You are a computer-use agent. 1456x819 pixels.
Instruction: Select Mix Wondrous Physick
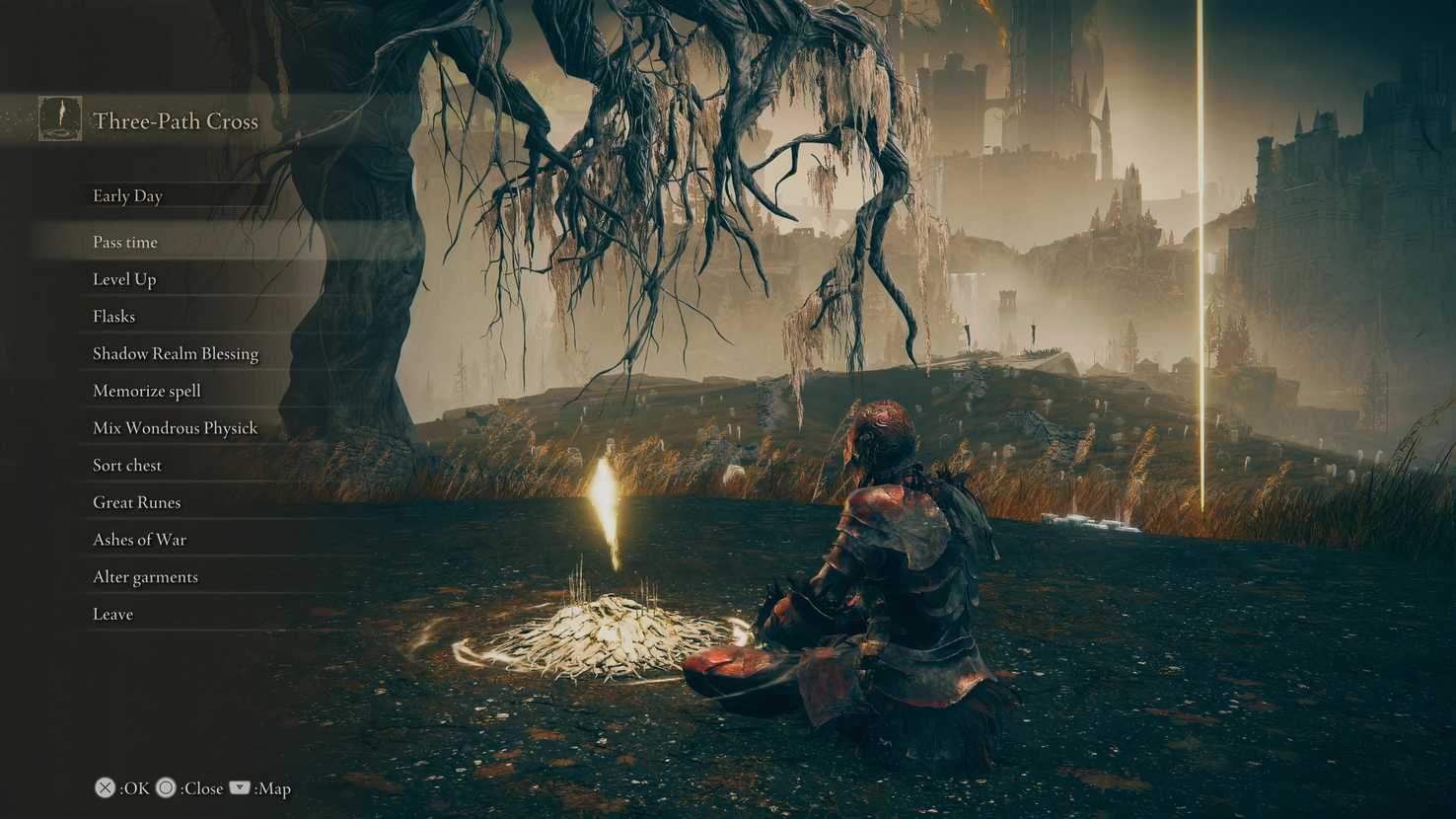click(174, 428)
